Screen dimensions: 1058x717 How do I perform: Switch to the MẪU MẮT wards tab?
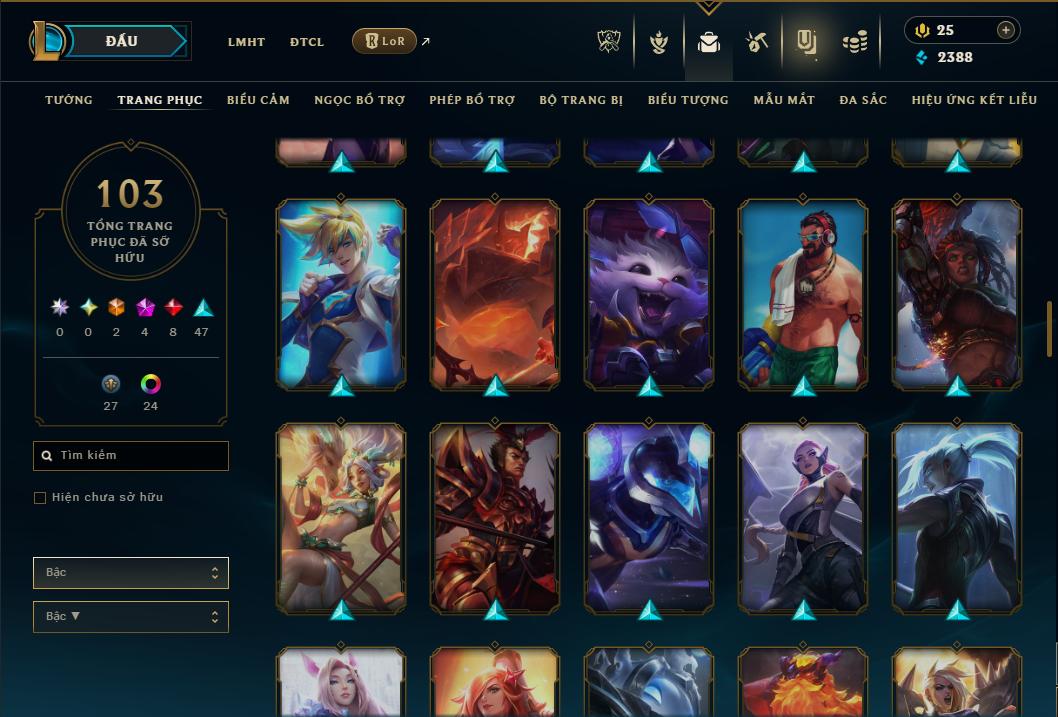[784, 100]
